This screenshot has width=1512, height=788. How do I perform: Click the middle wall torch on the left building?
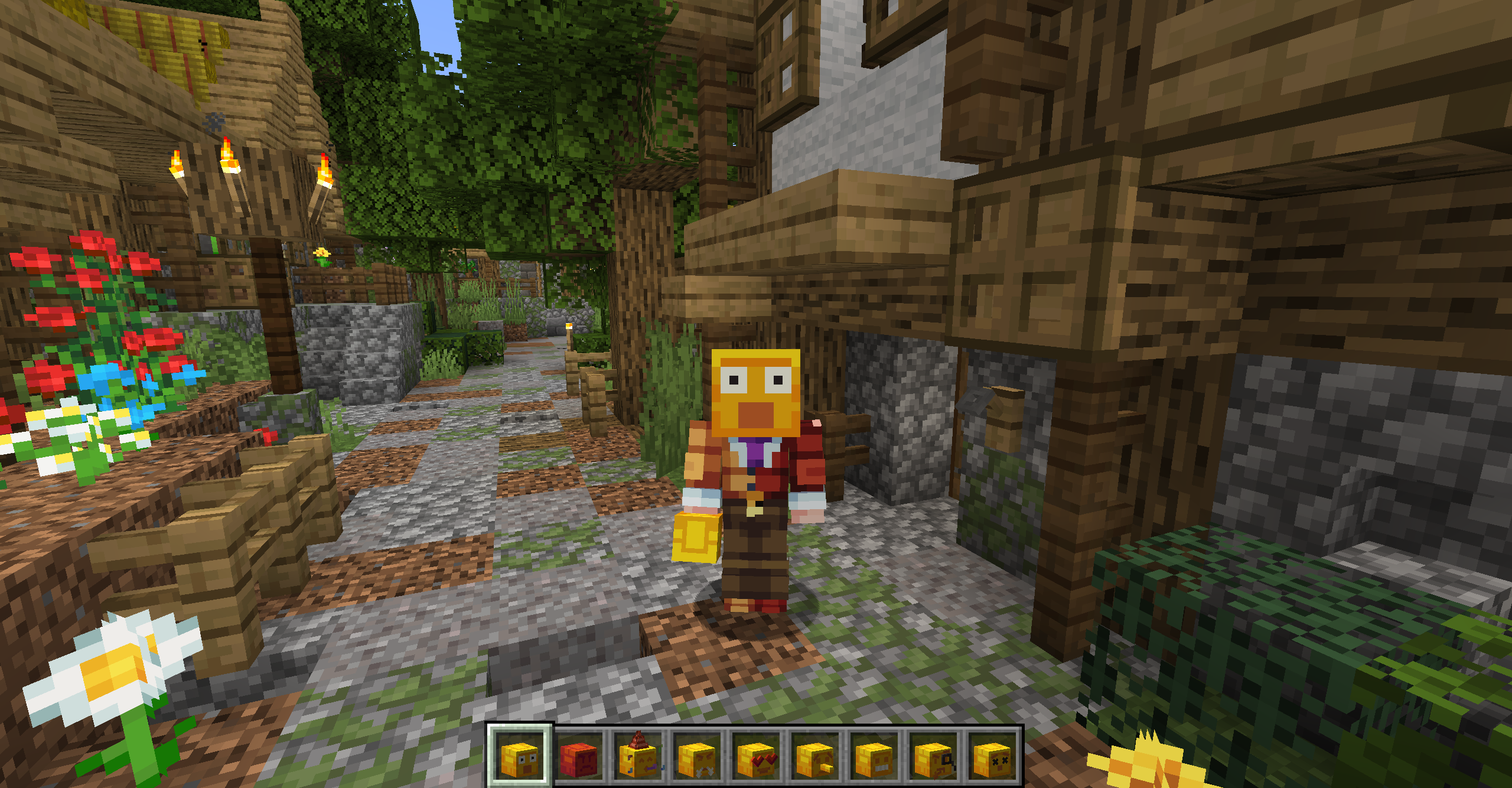click(227, 157)
